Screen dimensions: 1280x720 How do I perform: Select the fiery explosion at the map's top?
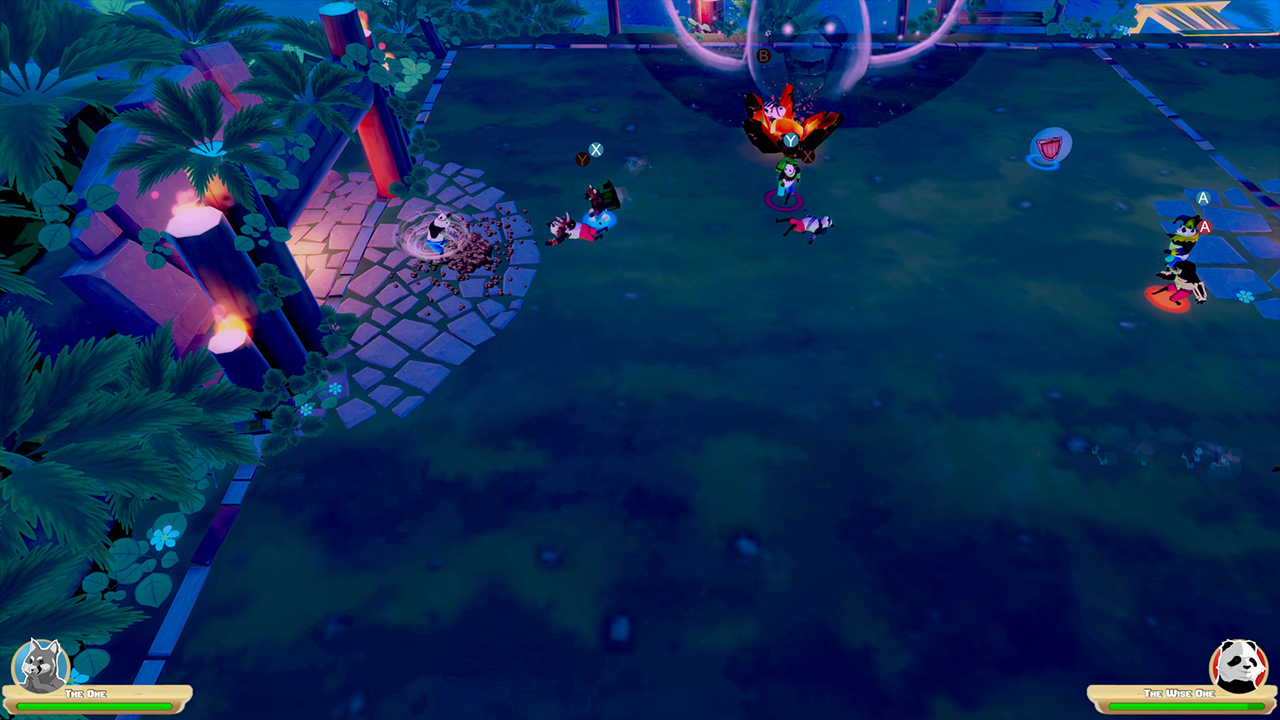780,115
